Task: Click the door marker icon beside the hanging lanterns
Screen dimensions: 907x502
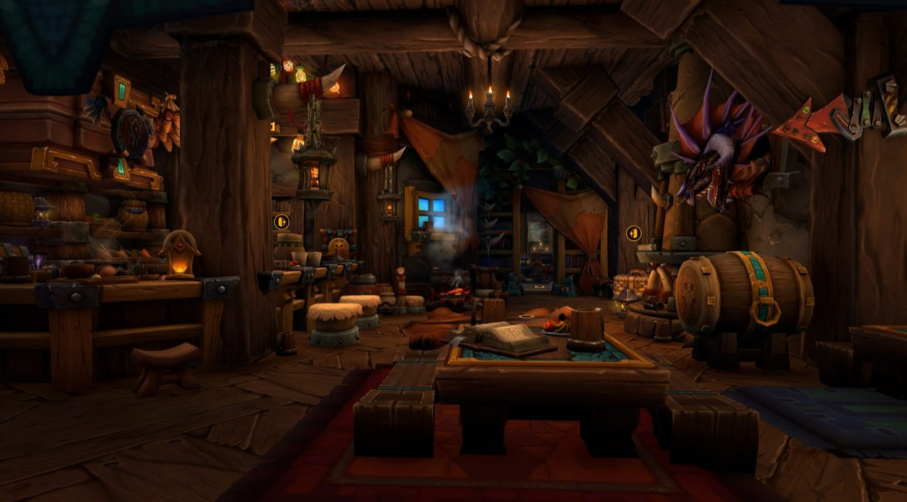Action: 281,221
